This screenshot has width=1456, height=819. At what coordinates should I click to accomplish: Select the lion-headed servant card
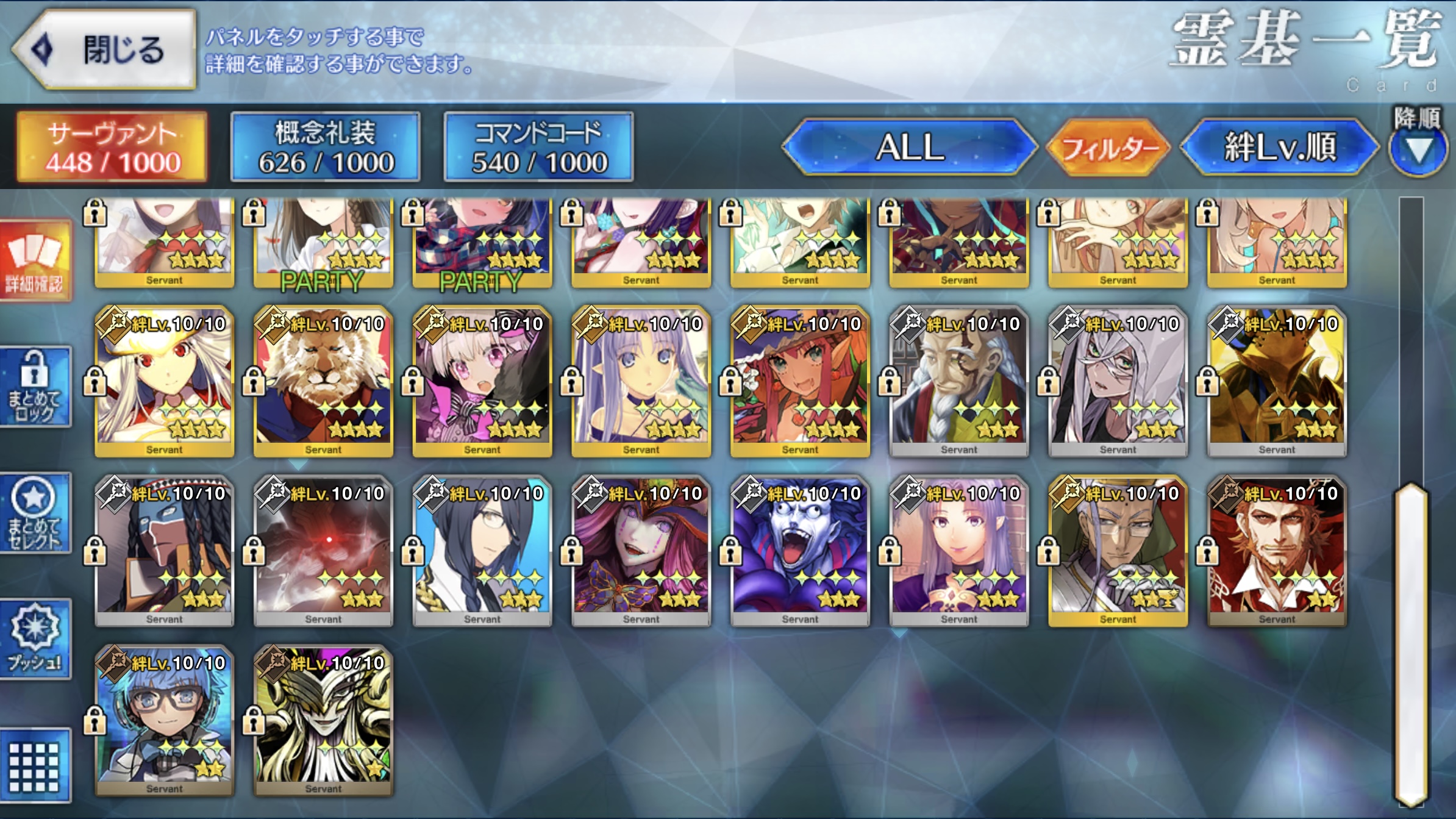[x=323, y=382]
